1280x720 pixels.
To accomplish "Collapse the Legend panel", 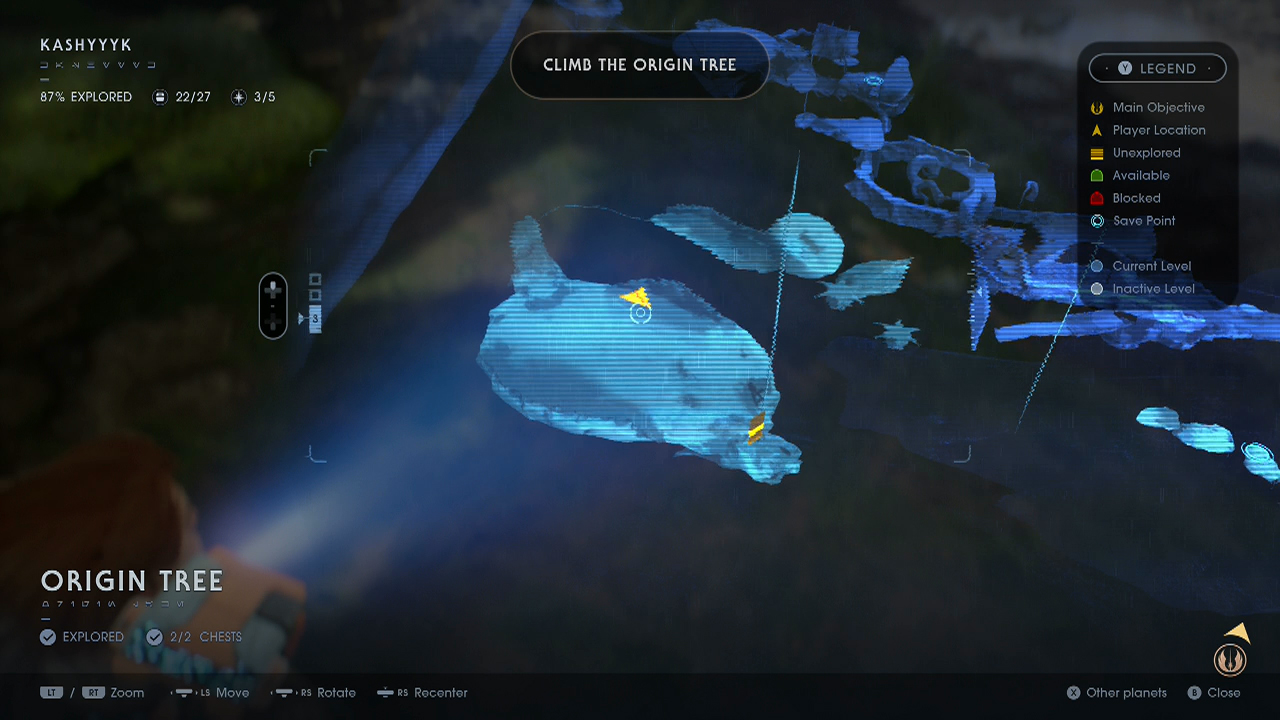I will 1158,68.
